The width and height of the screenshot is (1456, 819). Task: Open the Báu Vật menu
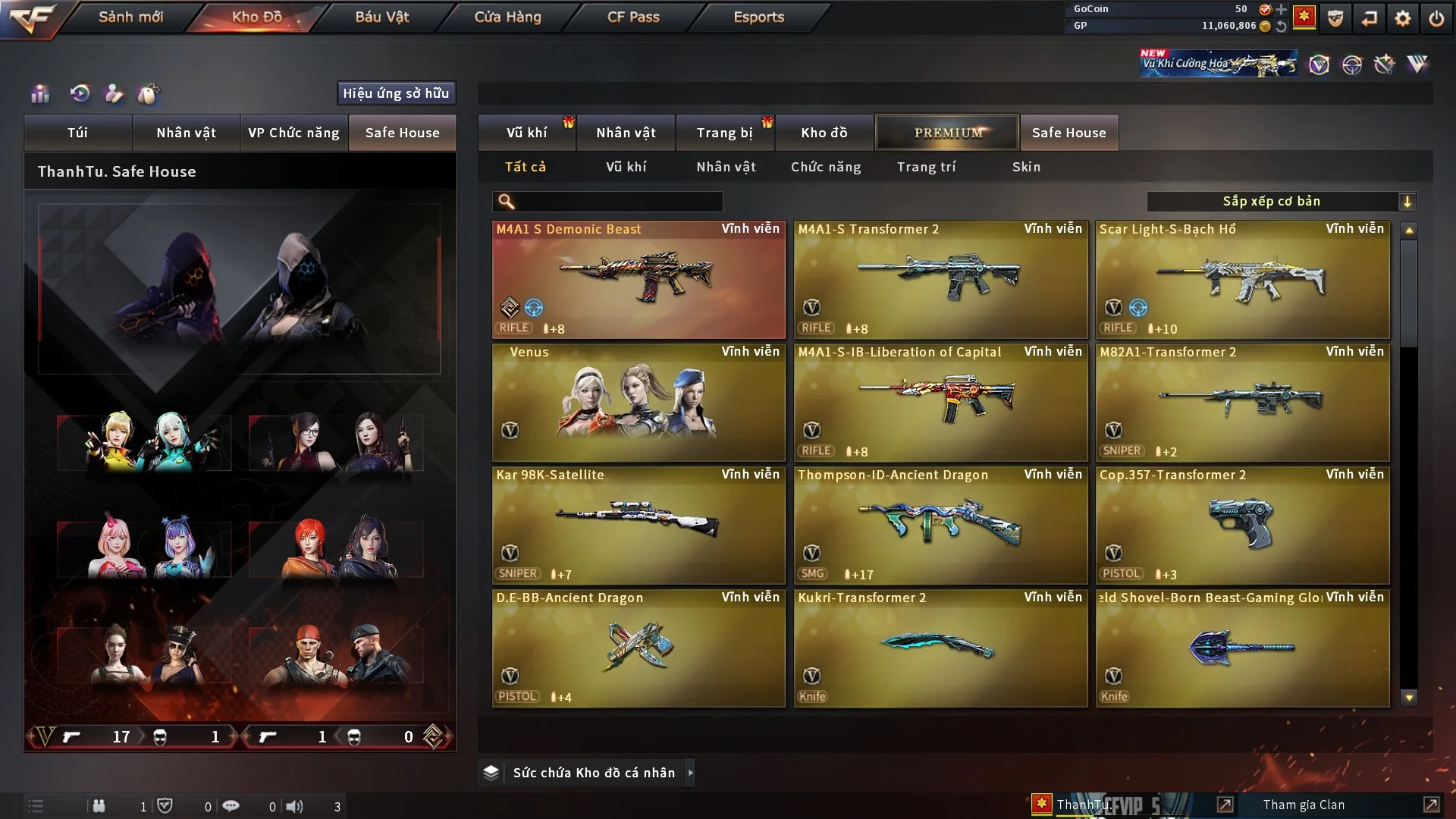coord(381,17)
